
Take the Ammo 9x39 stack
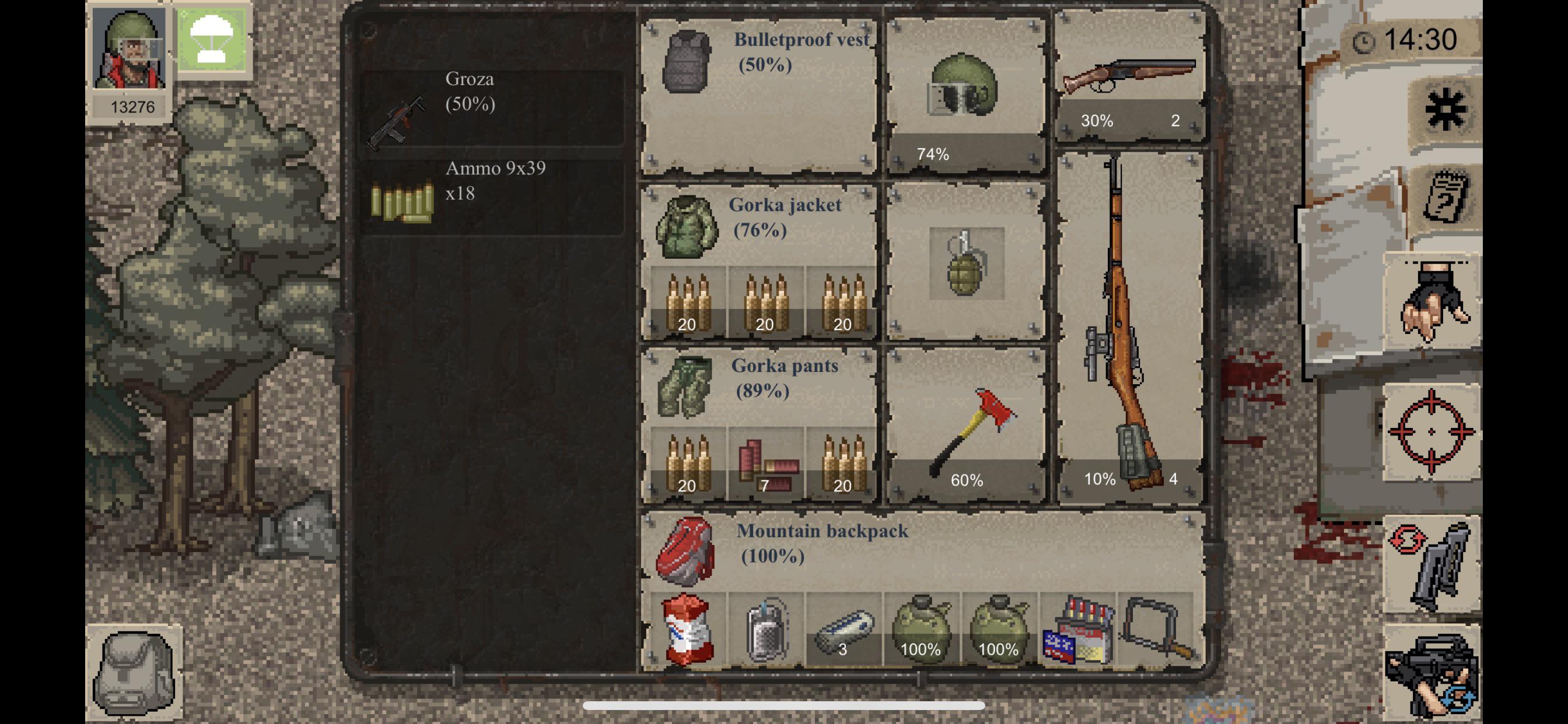click(492, 195)
